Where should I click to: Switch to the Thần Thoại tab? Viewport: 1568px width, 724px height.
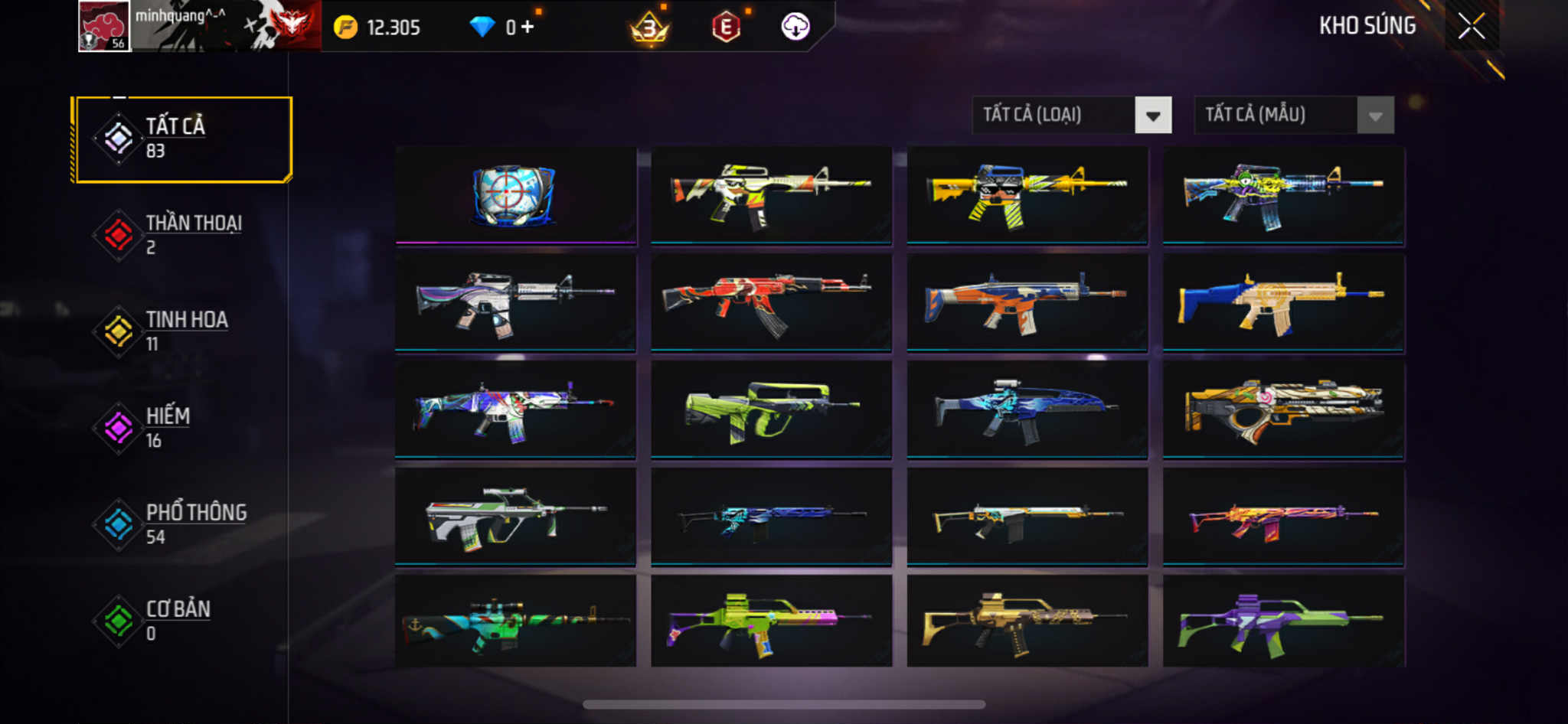[x=182, y=235]
